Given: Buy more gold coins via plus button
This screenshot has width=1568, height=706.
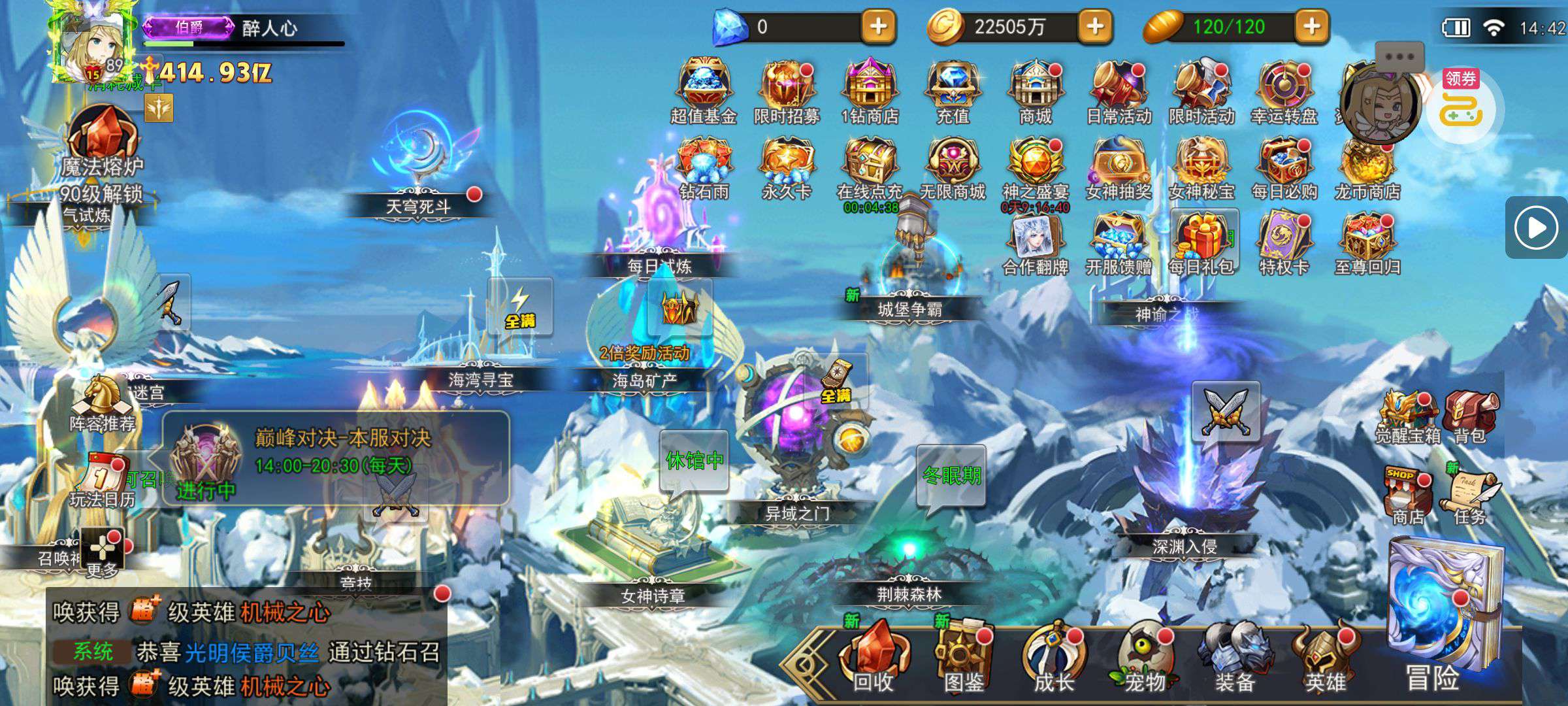Looking at the screenshot, I should point(1095,27).
